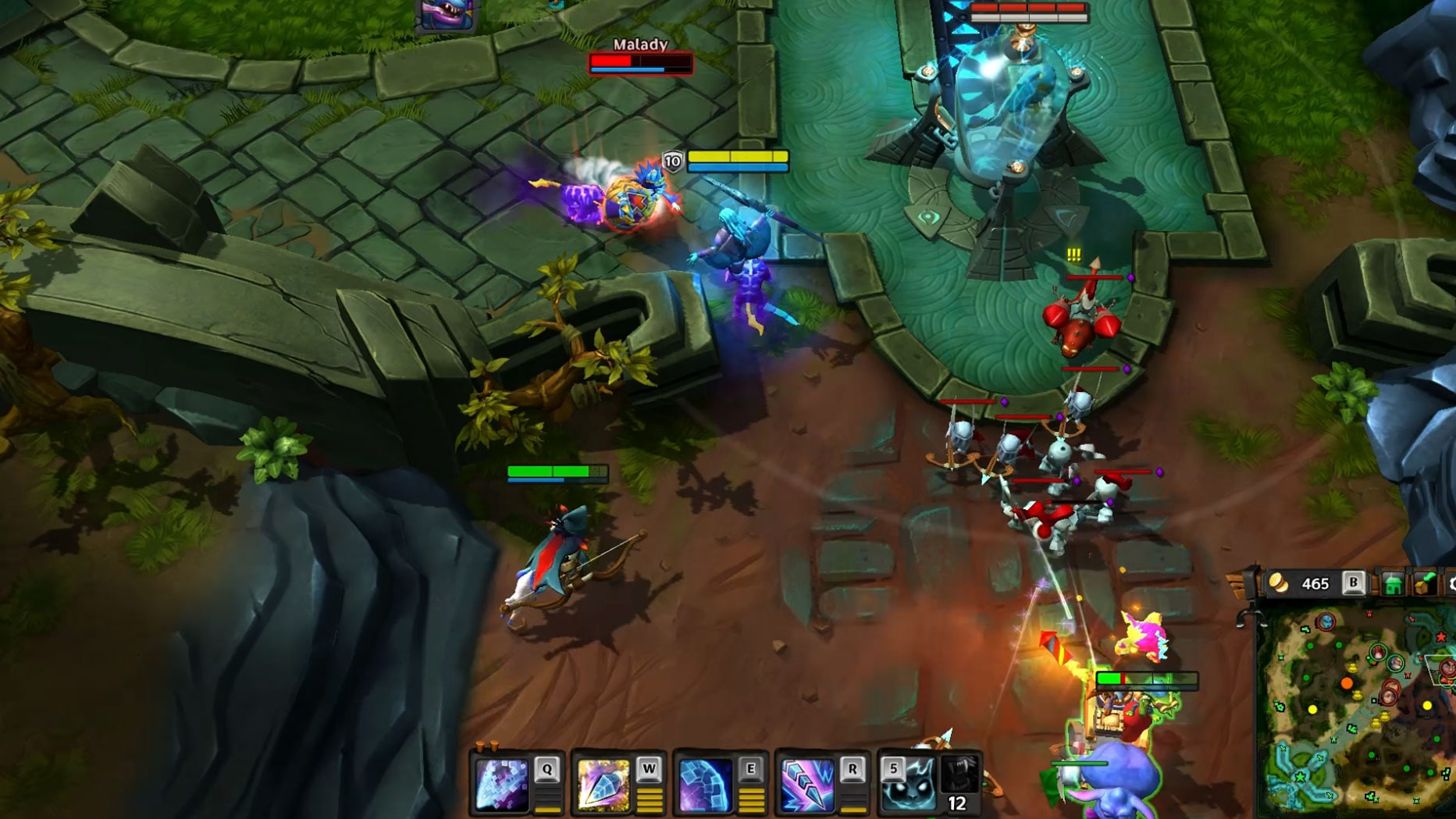
Task: Click the orange circle marker on the minimap
Action: [x=1347, y=684]
